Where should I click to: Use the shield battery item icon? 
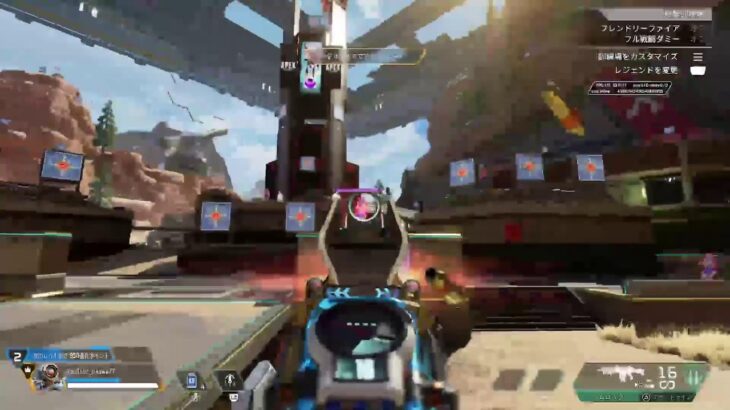(192, 380)
